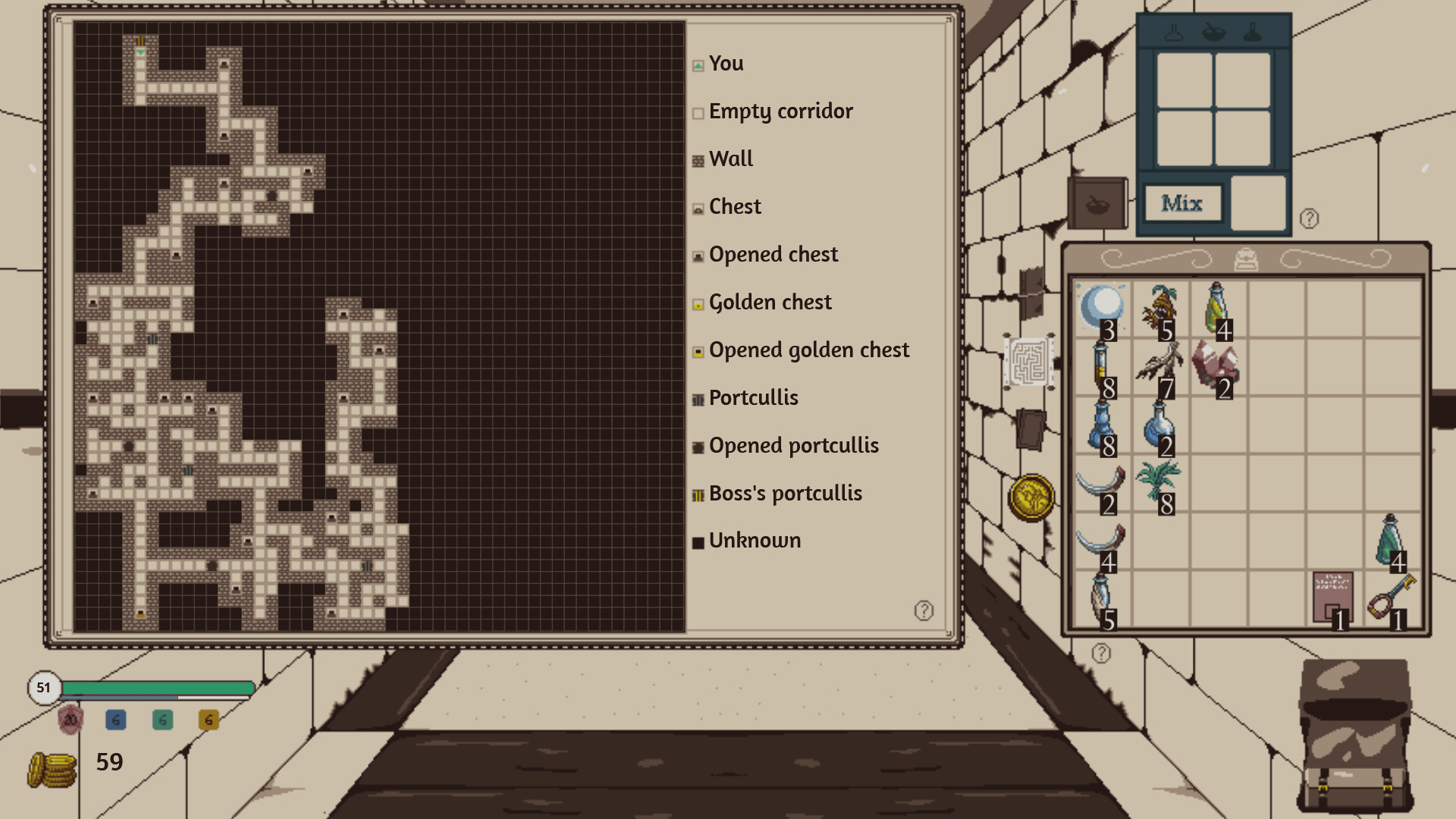Click the gold coin medallion on the wall
This screenshot has width=1456, height=819.
pyautogui.click(x=1031, y=497)
